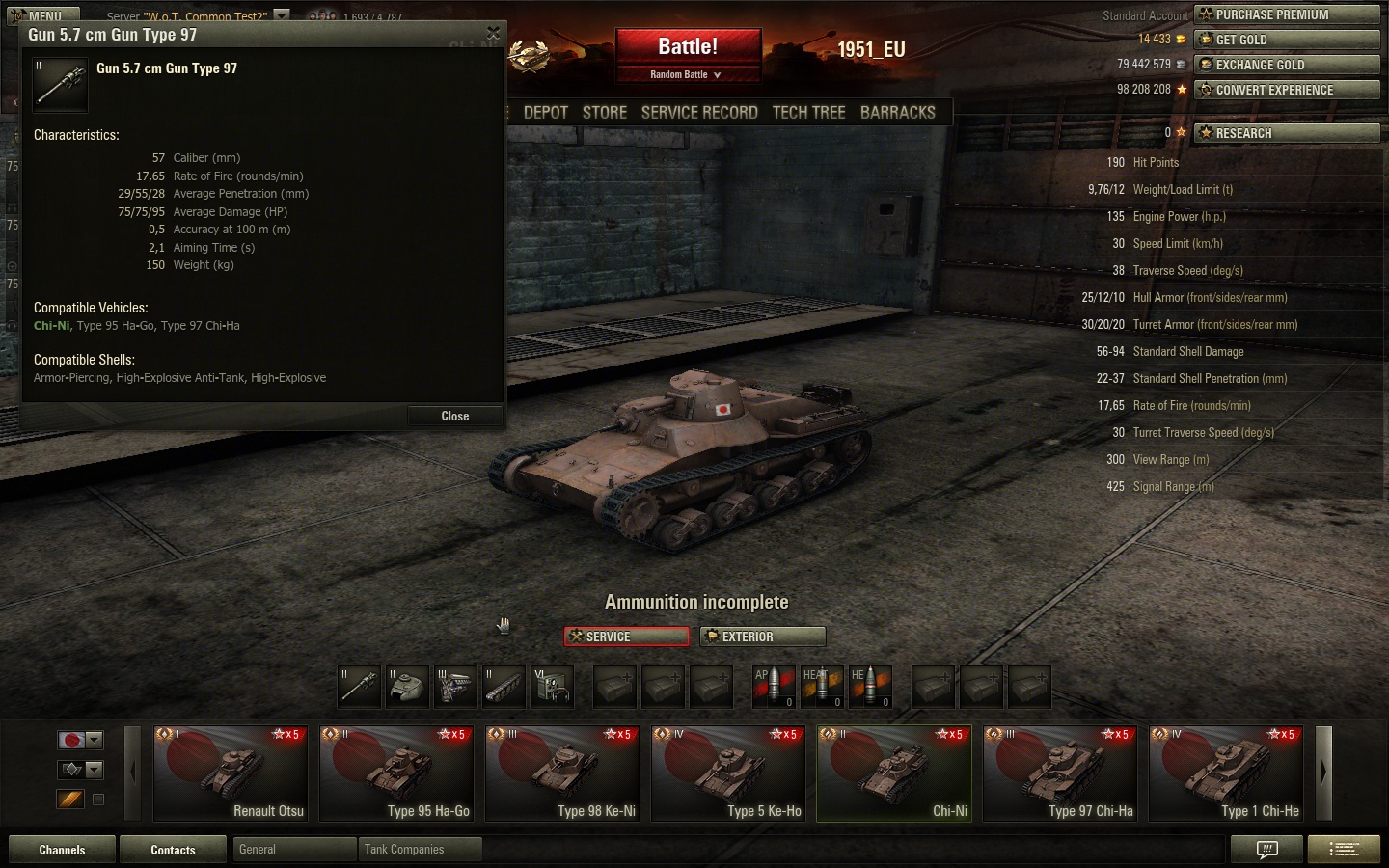
Task: Click Purchase Premium button
Action: click(1287, 14)
